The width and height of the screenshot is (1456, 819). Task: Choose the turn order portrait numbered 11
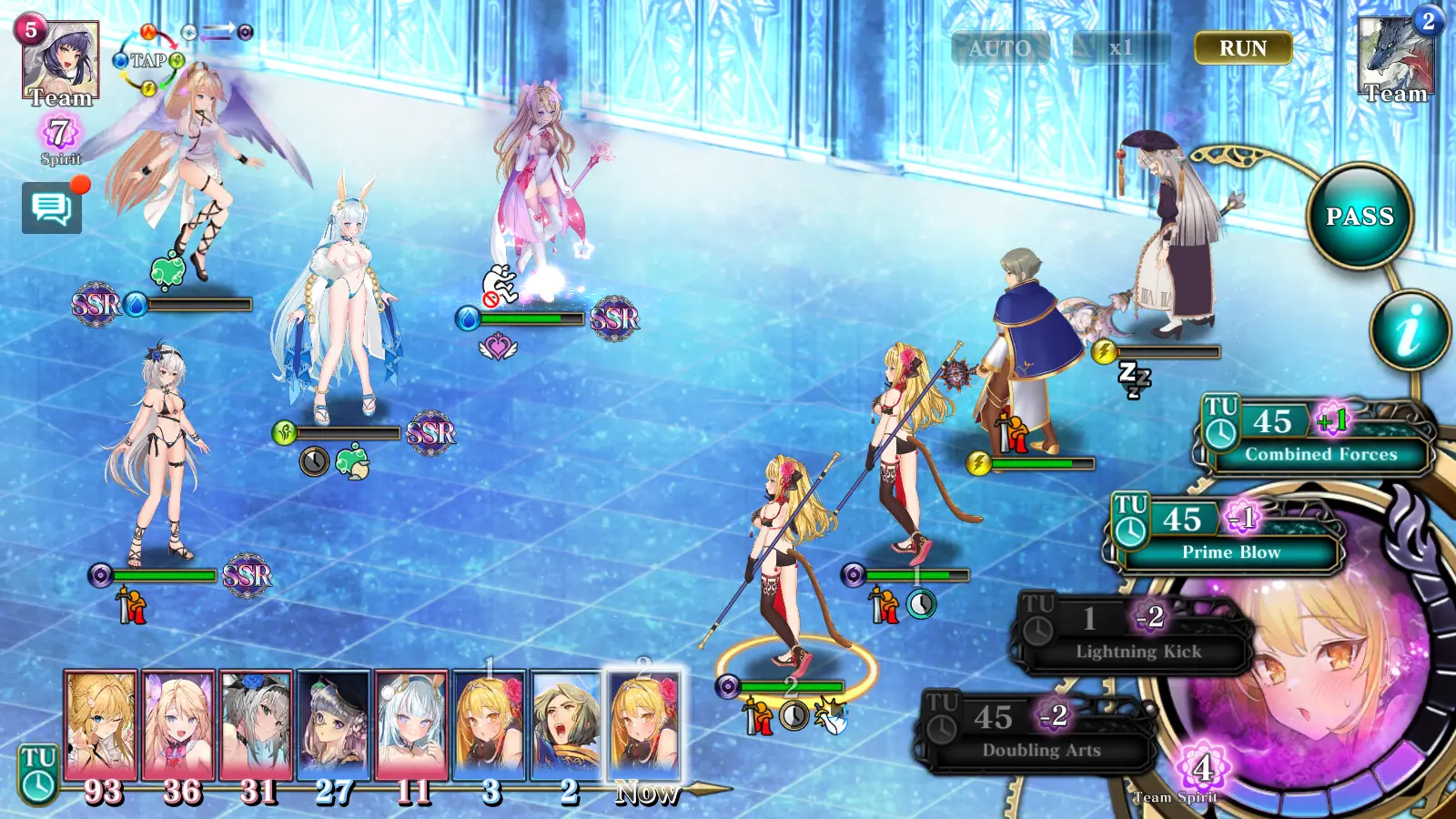point(411,725)
